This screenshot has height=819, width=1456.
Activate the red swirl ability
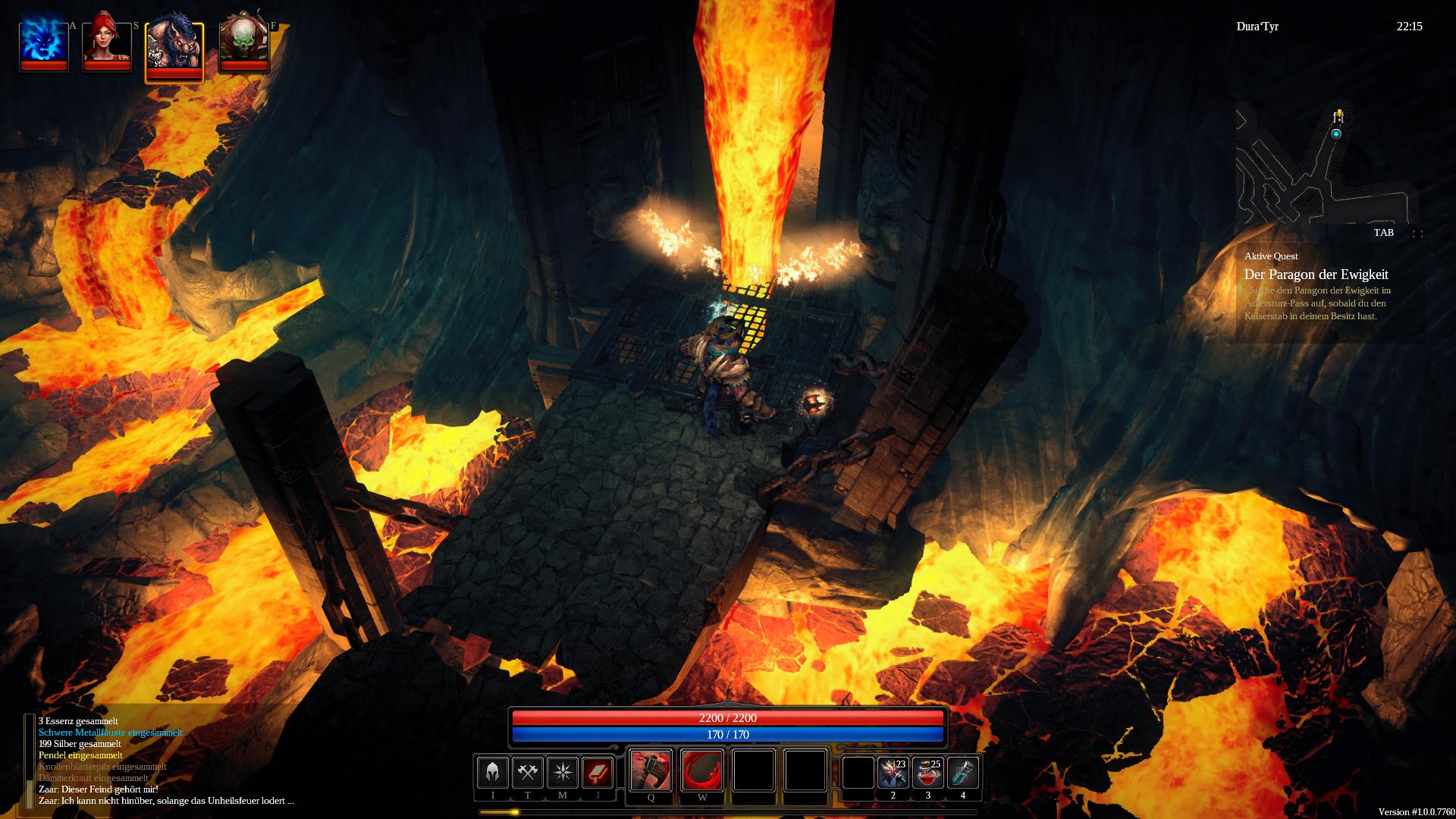point(702,770)
